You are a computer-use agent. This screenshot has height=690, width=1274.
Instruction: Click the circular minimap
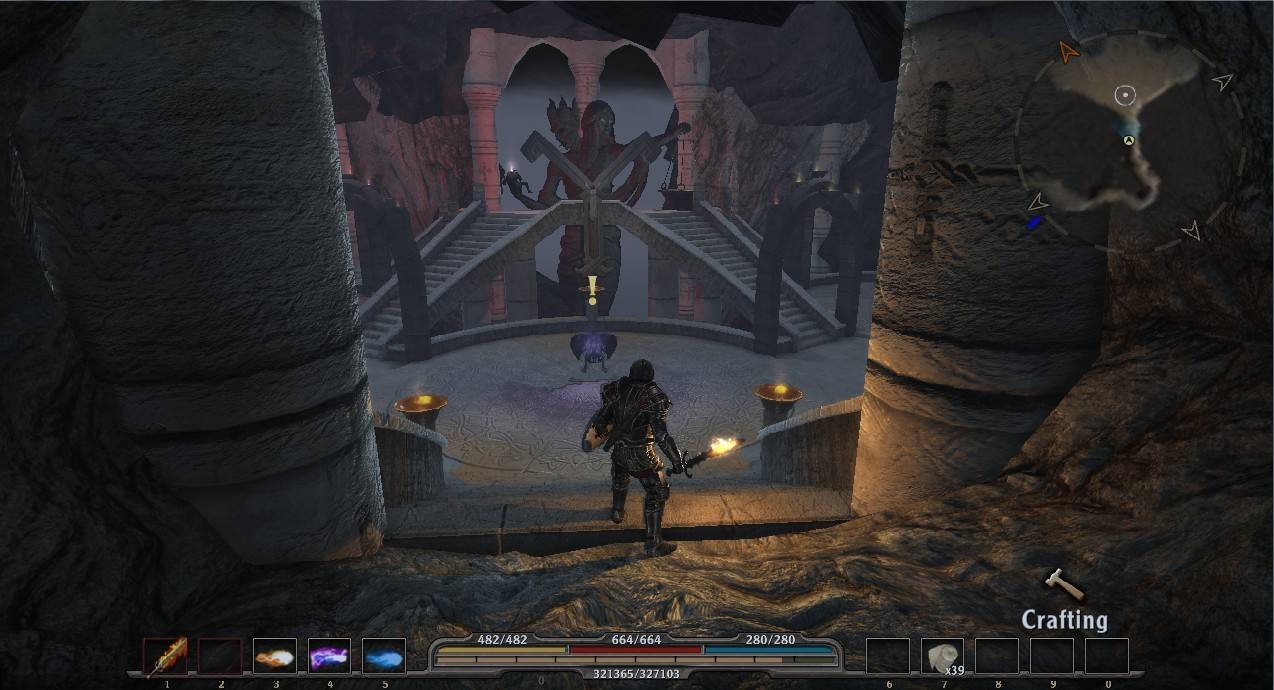pyautogui.click(x=1129, y=140)
